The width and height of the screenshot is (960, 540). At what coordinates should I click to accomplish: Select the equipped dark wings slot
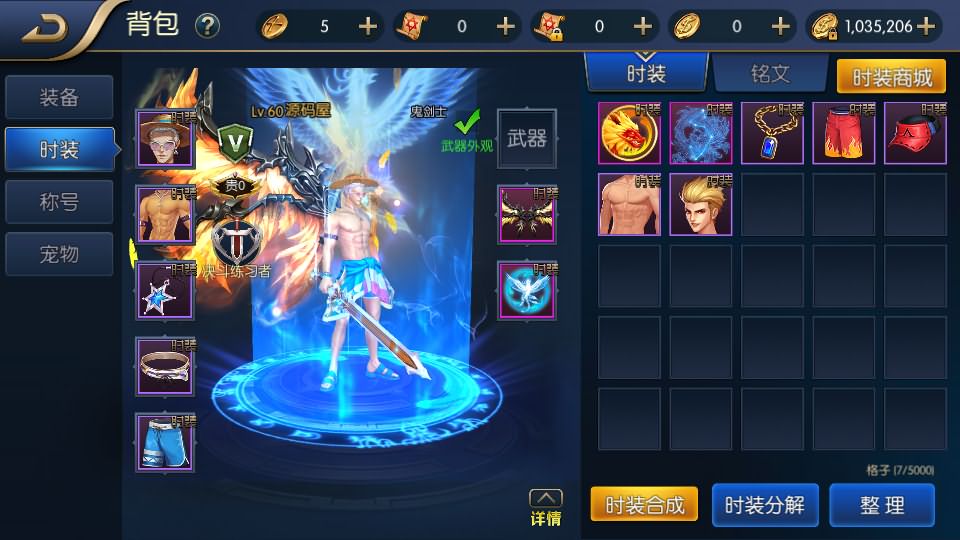pyautogui.click(x=527, y=215)
